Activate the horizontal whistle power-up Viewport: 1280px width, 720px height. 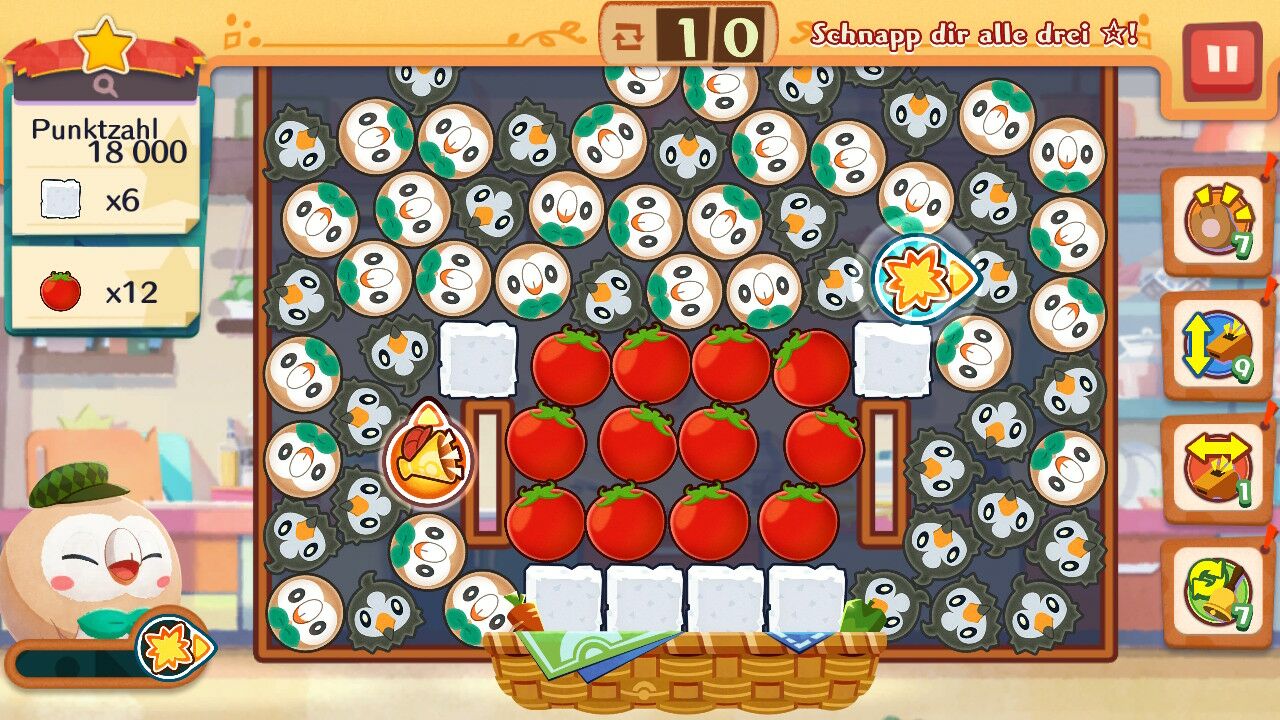(1216, 469)
